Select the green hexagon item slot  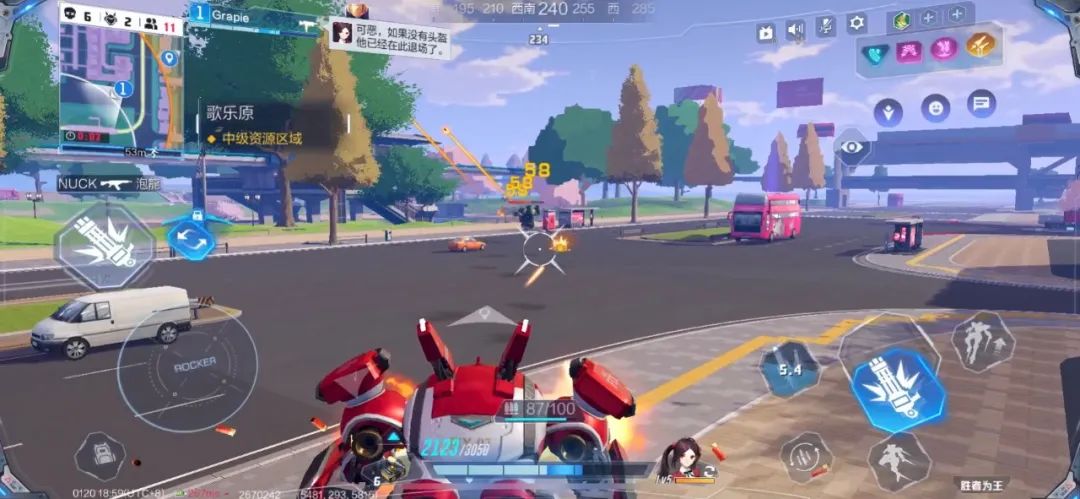click(x=900, y=19)
